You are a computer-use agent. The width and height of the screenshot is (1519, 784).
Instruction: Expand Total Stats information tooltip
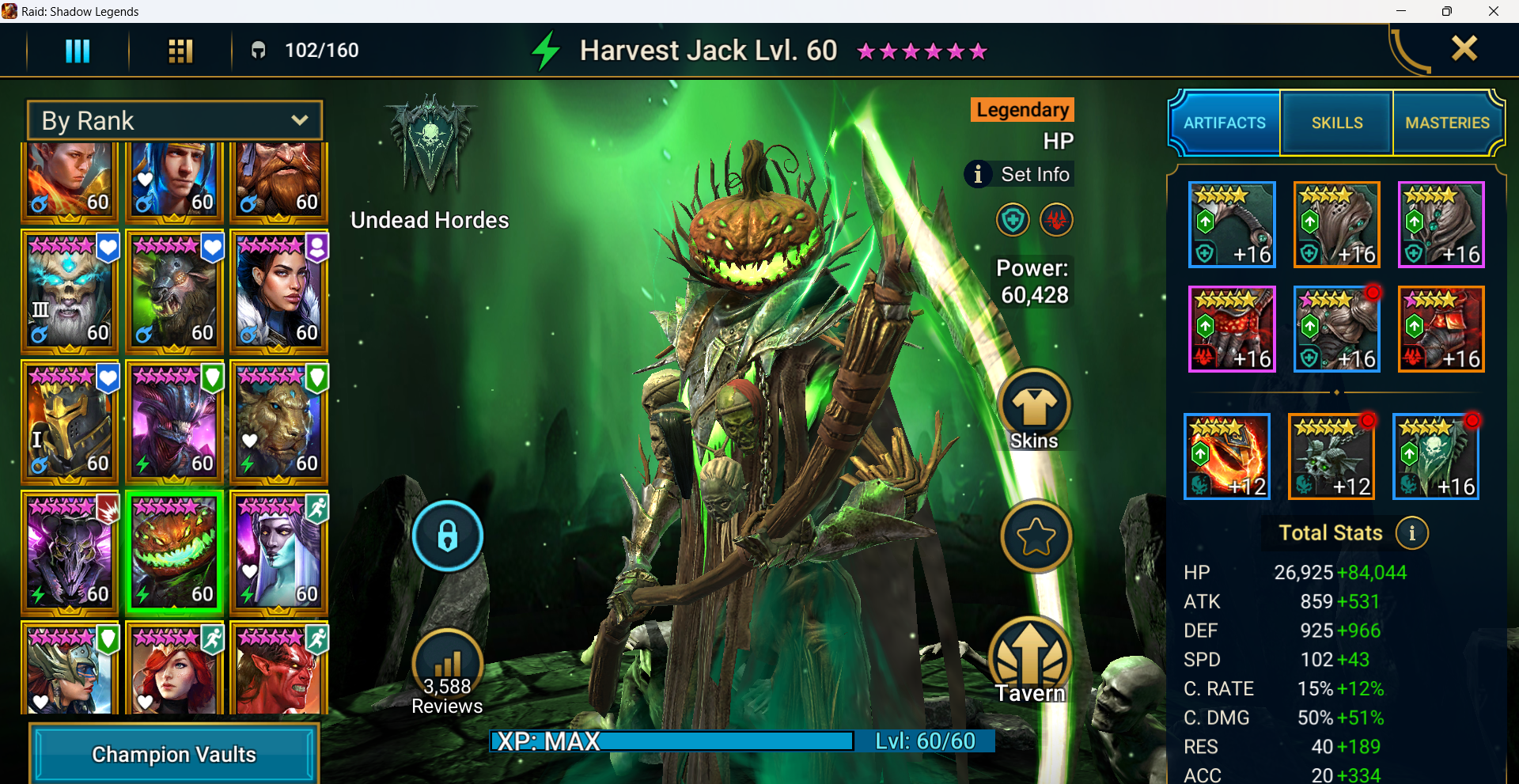coord(1414,533)
